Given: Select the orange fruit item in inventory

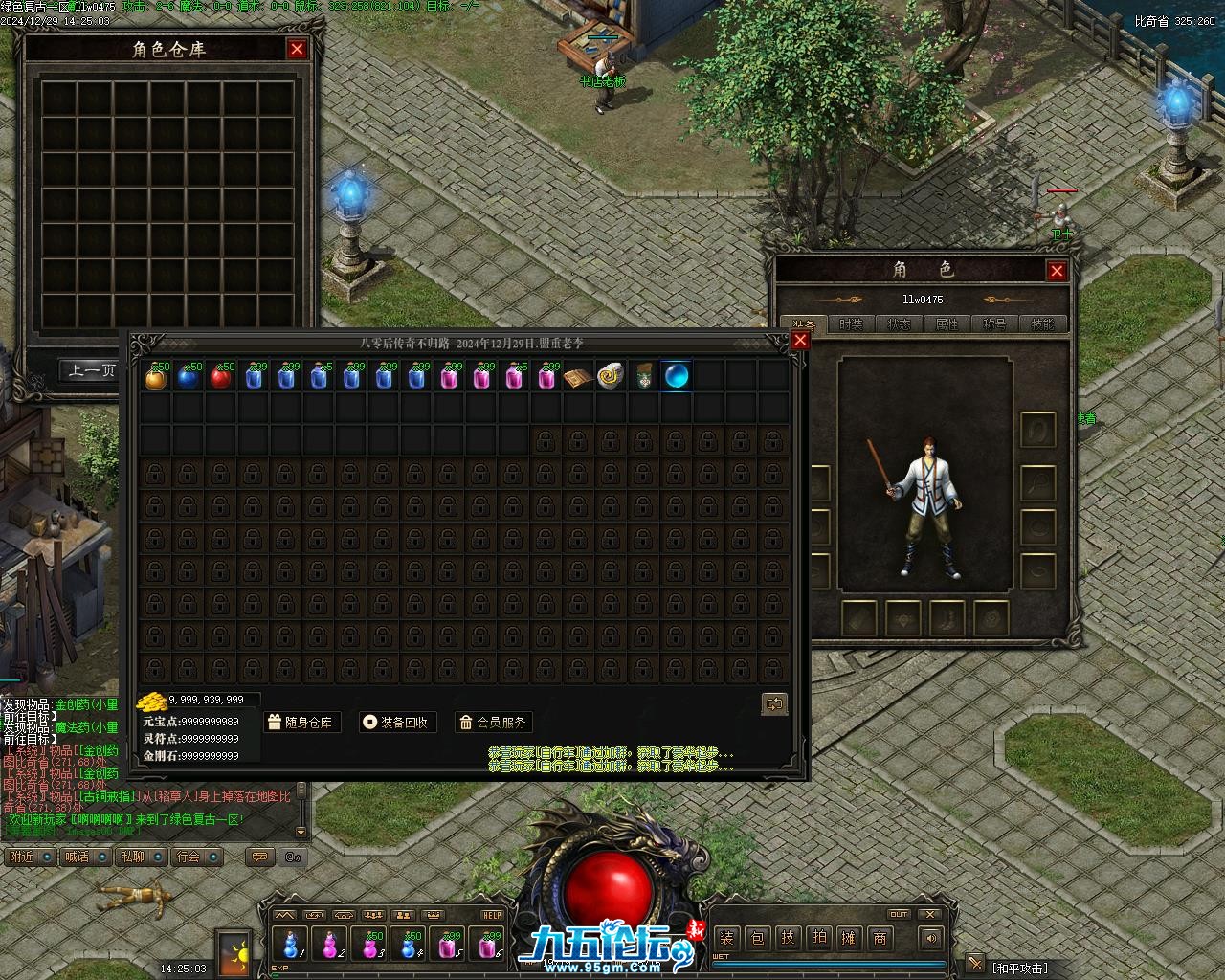Looking at the screenshot, I should [155, 377].
